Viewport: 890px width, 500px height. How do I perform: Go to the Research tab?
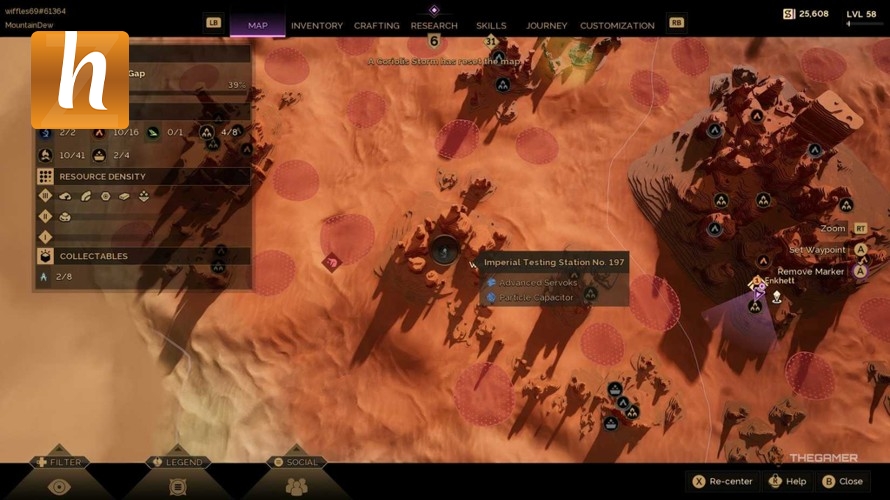point(434,25)
